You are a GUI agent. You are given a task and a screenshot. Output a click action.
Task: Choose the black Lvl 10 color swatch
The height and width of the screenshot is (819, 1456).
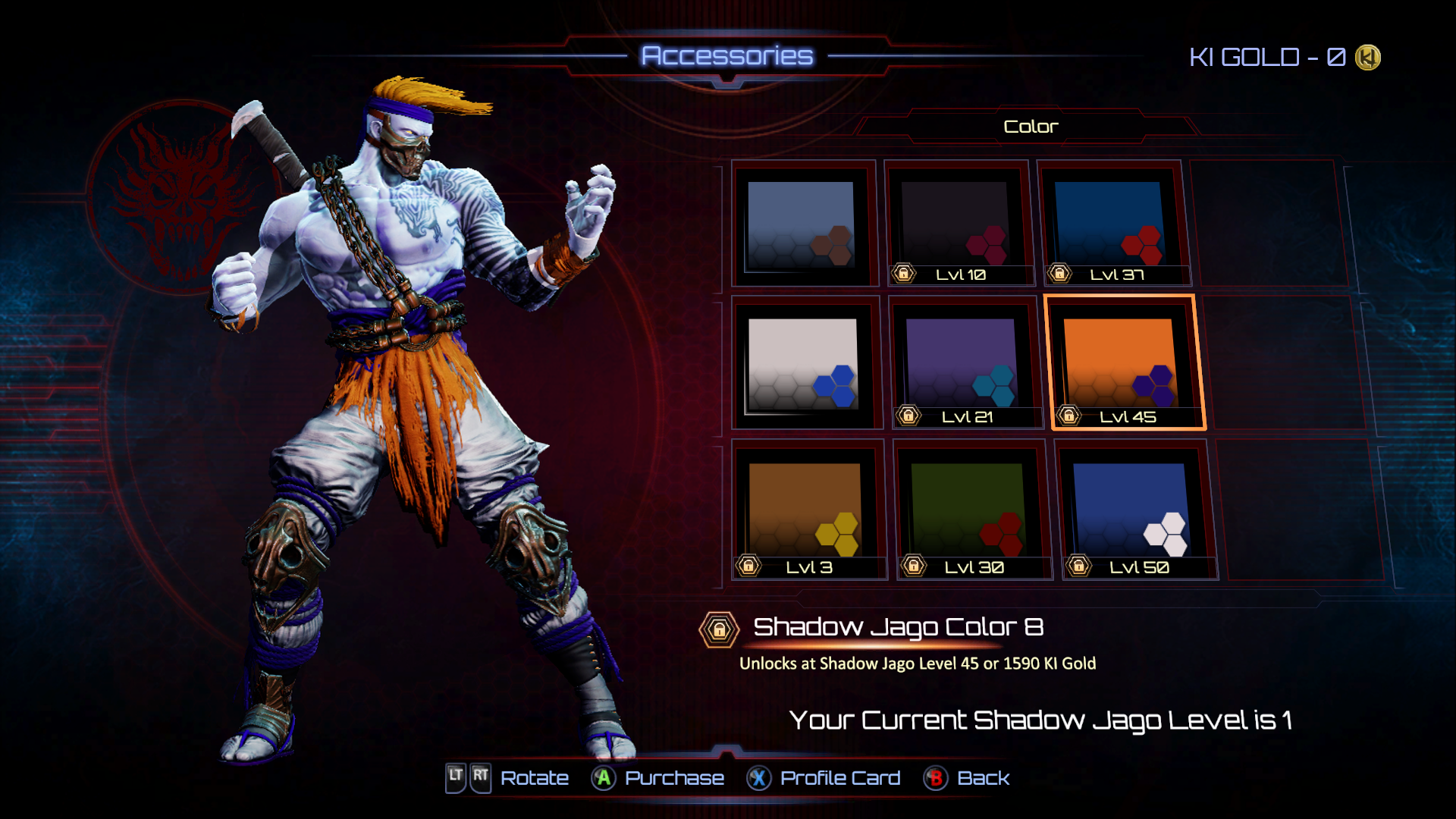956,224
